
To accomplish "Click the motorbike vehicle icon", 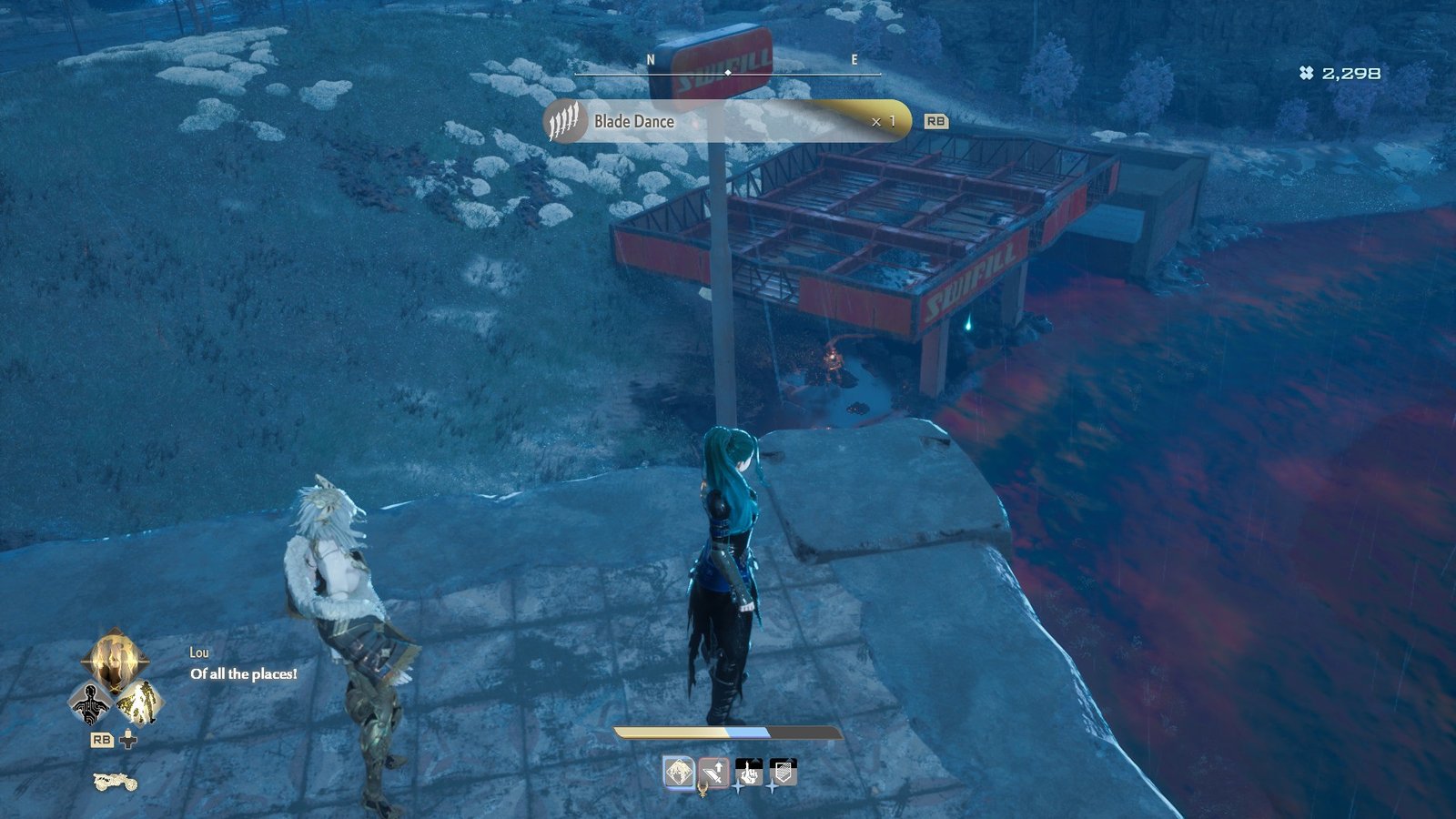I will (x=116, y=781).
